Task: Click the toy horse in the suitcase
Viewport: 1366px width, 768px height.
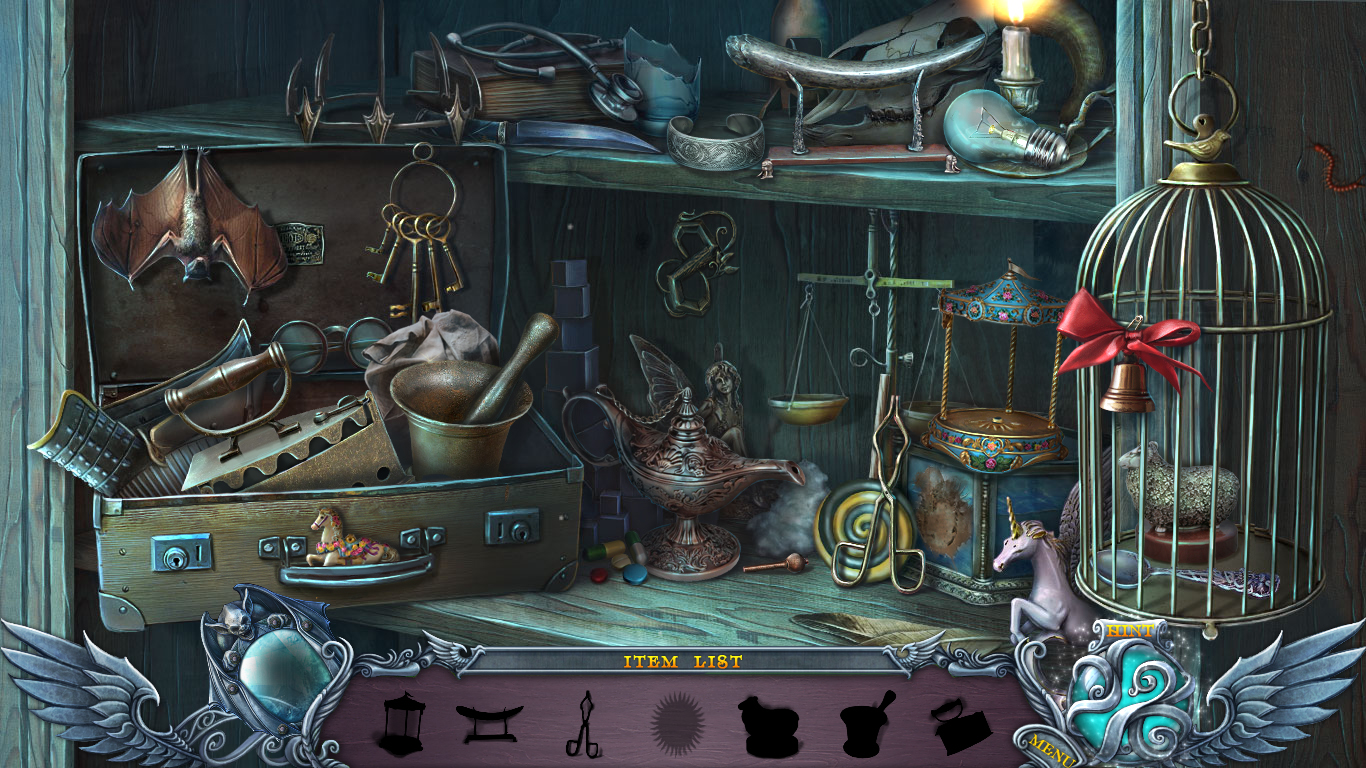Action: (345, 540)
